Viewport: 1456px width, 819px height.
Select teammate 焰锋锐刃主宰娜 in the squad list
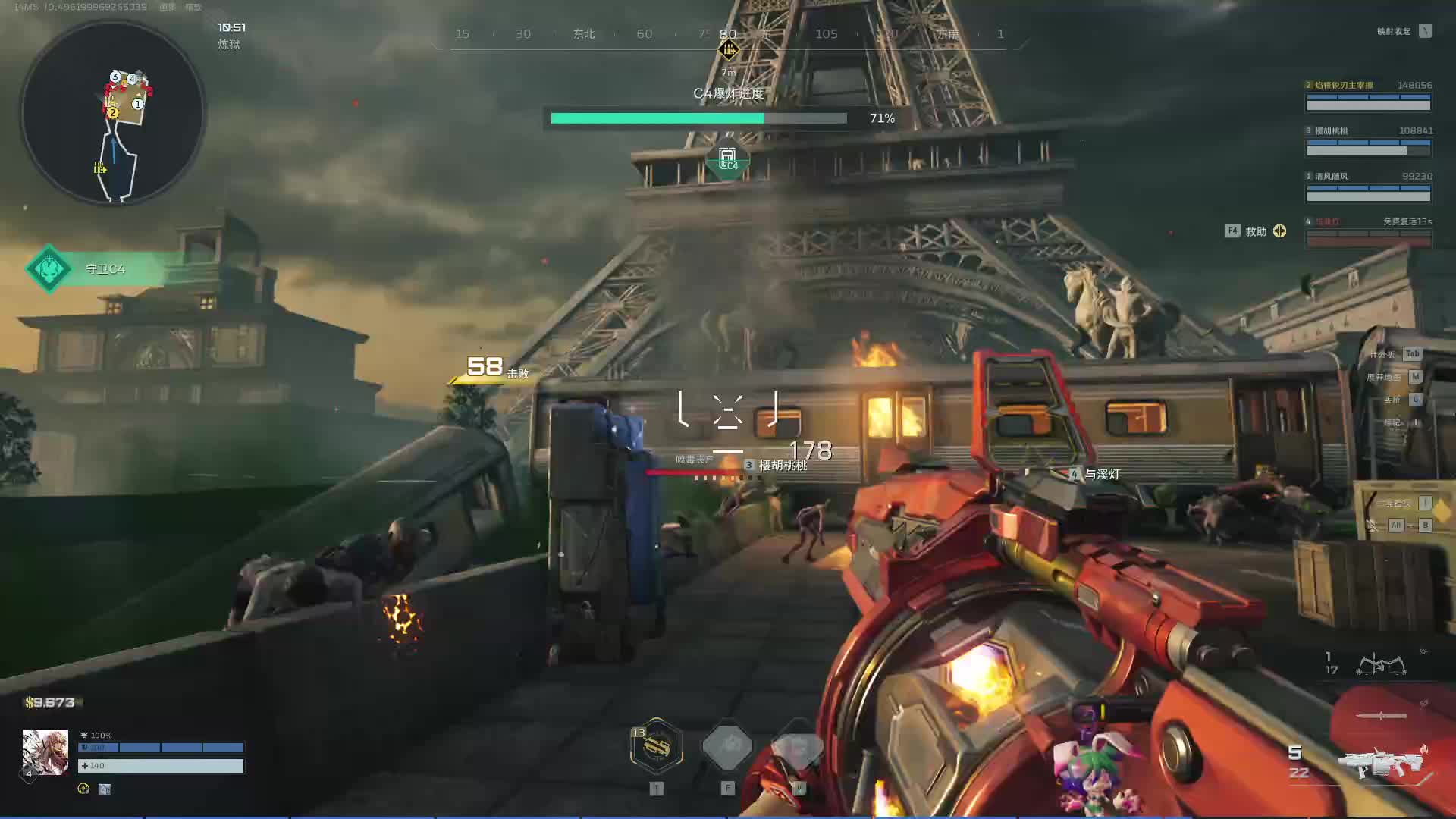click(x=1368, y=96)
